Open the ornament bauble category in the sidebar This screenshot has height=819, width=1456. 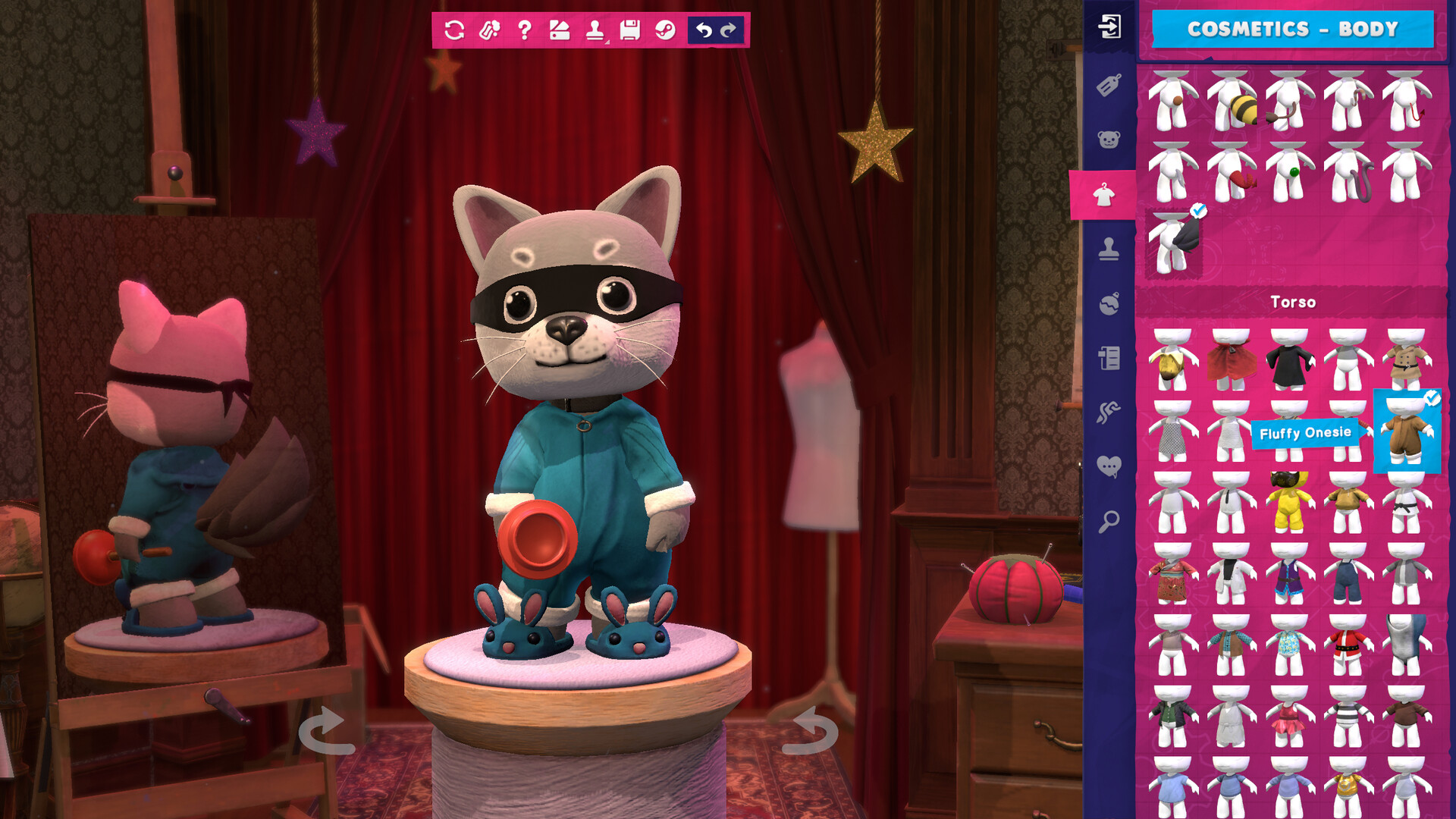pos(1109,305)
